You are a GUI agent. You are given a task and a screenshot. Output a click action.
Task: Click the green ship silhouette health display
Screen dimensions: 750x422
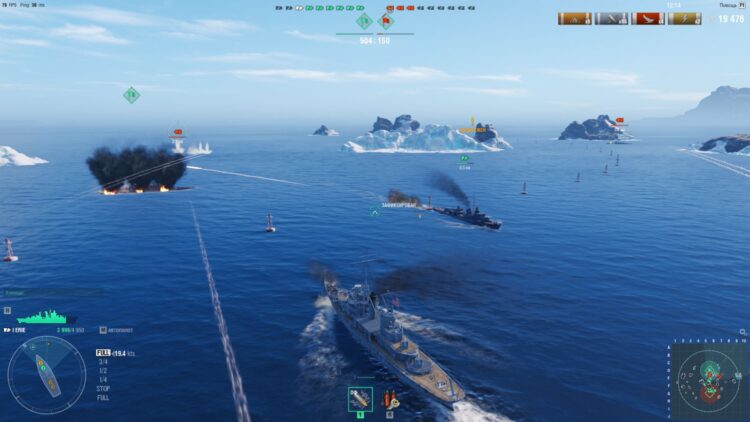pos(44,317)
